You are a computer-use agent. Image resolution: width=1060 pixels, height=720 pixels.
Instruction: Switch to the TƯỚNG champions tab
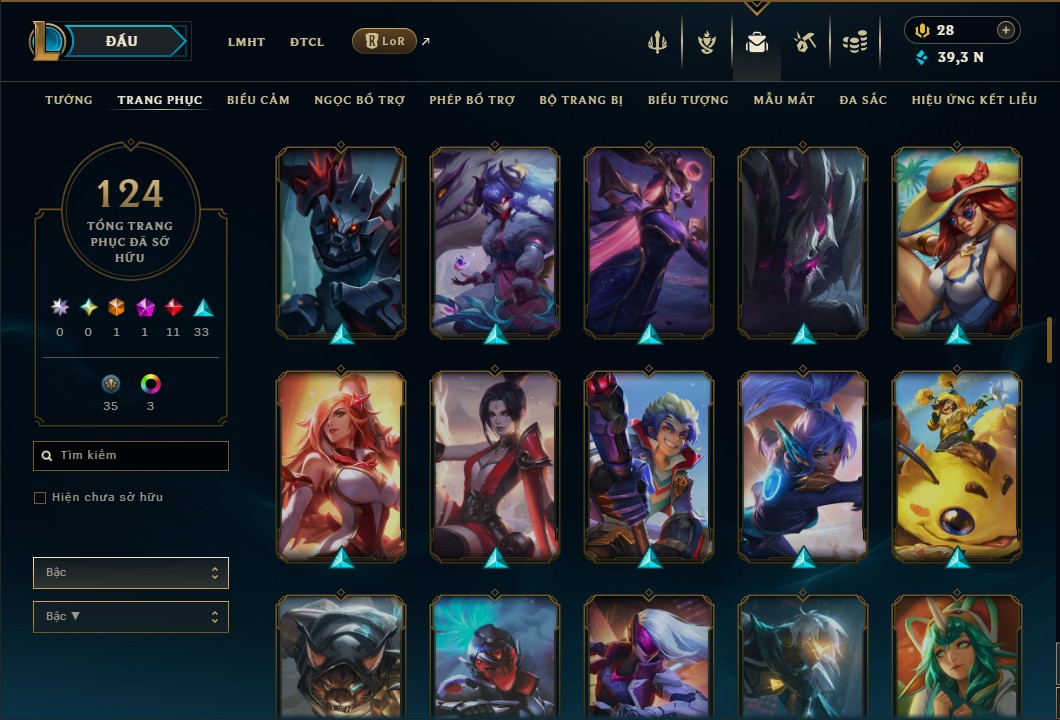(x=69, y=100)
